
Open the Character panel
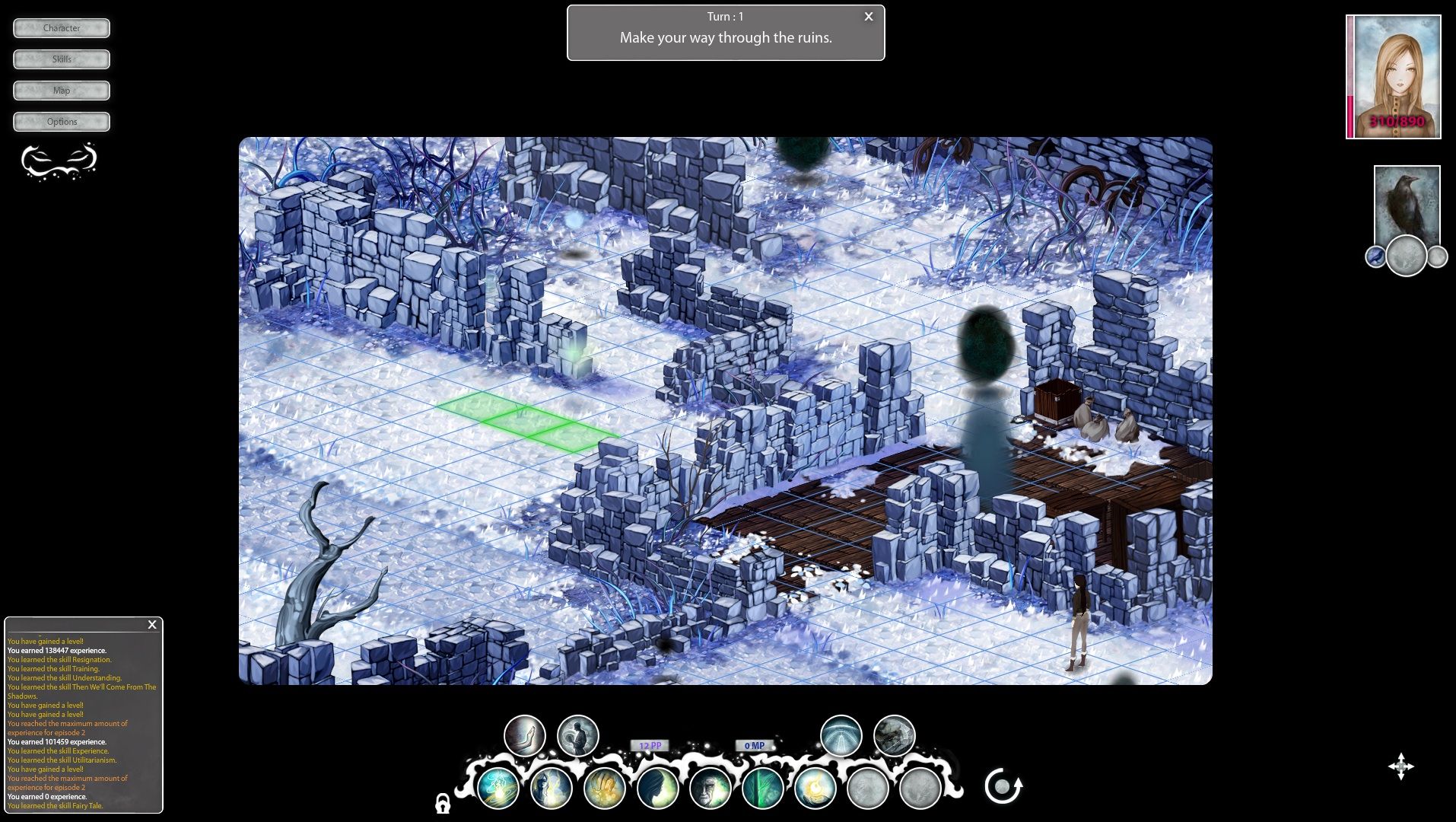point(61,28)
